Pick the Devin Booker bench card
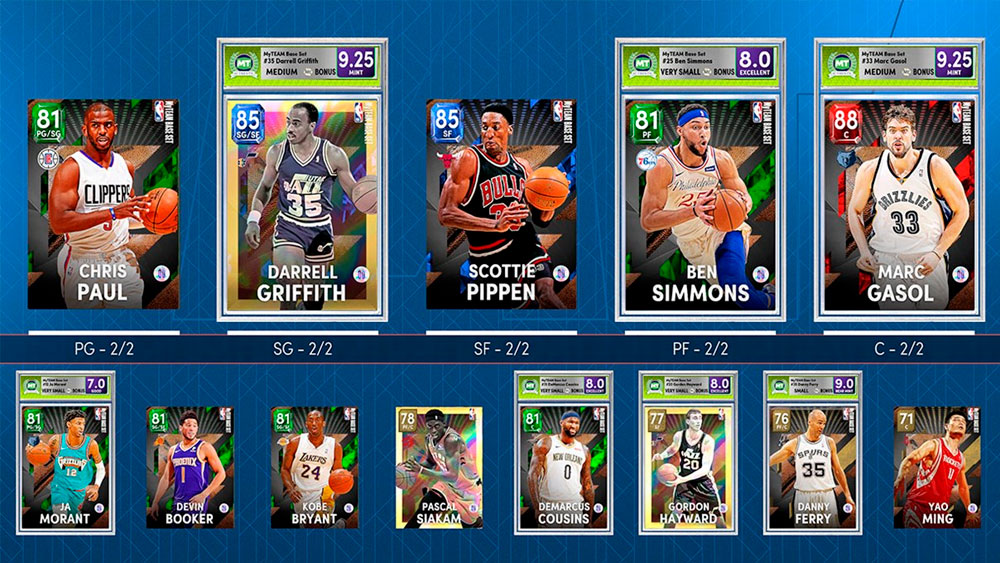This screenshot has width=1000, height=563. coord(190,466)
